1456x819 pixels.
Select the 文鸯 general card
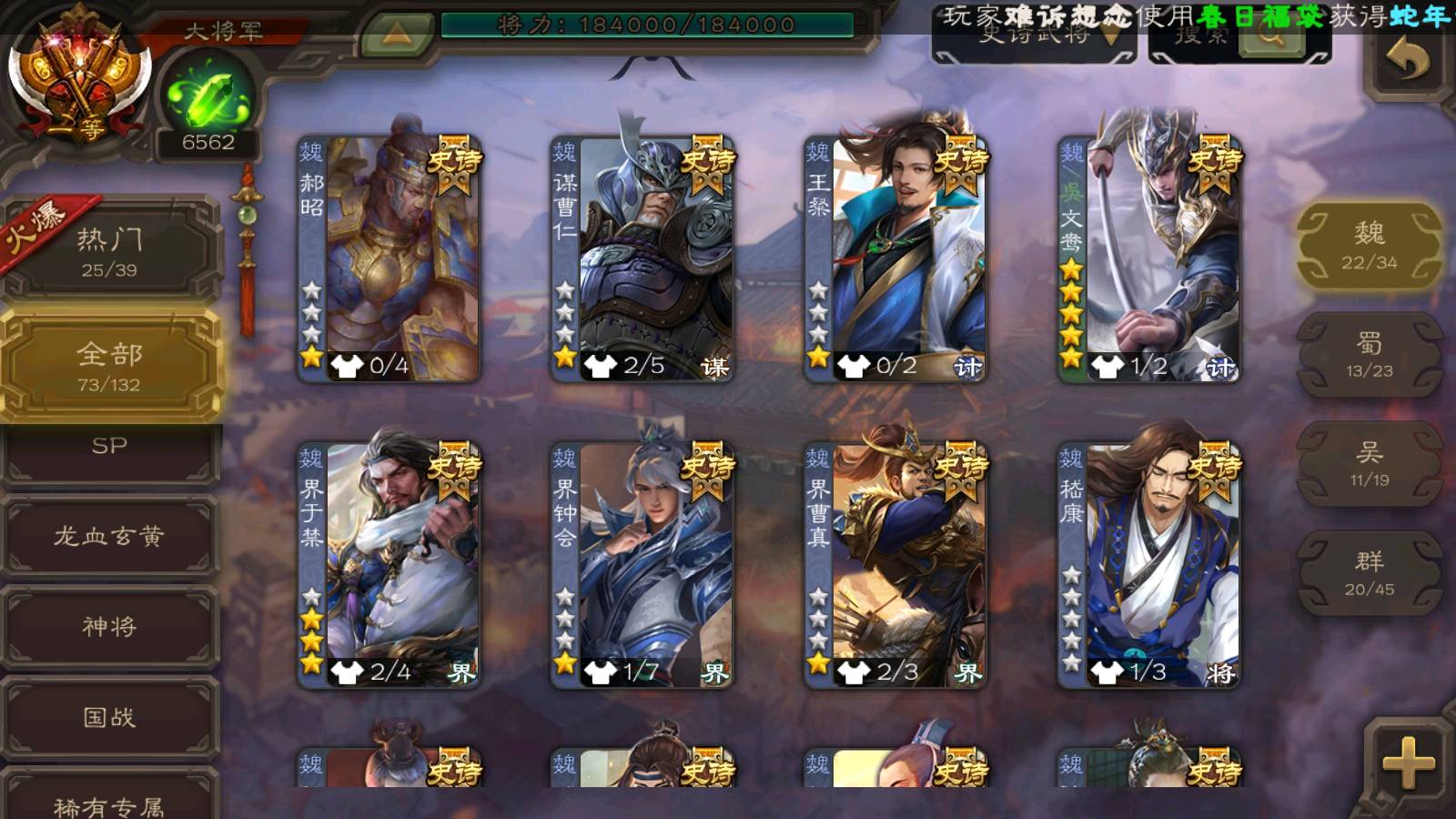[x=1149, y=259]
